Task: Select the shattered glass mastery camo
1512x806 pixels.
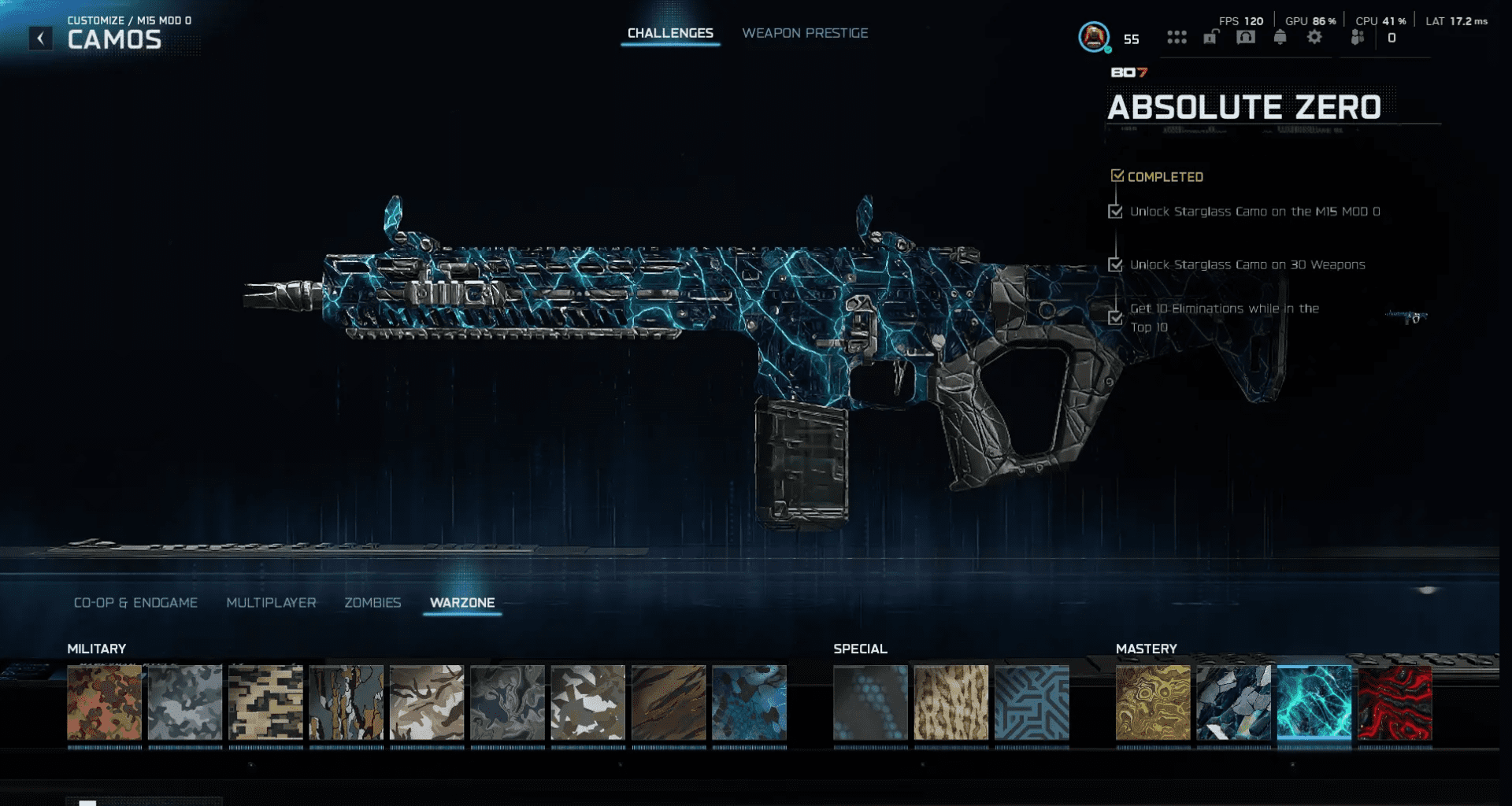Action: [x=1233, y=703]
